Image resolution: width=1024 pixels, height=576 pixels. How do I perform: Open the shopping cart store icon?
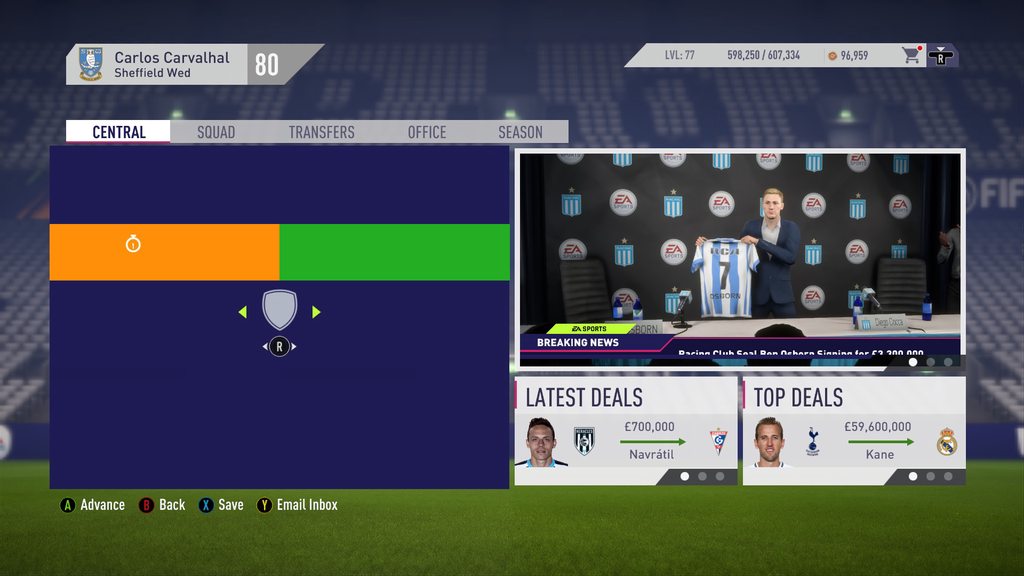[x=911, y=55]
